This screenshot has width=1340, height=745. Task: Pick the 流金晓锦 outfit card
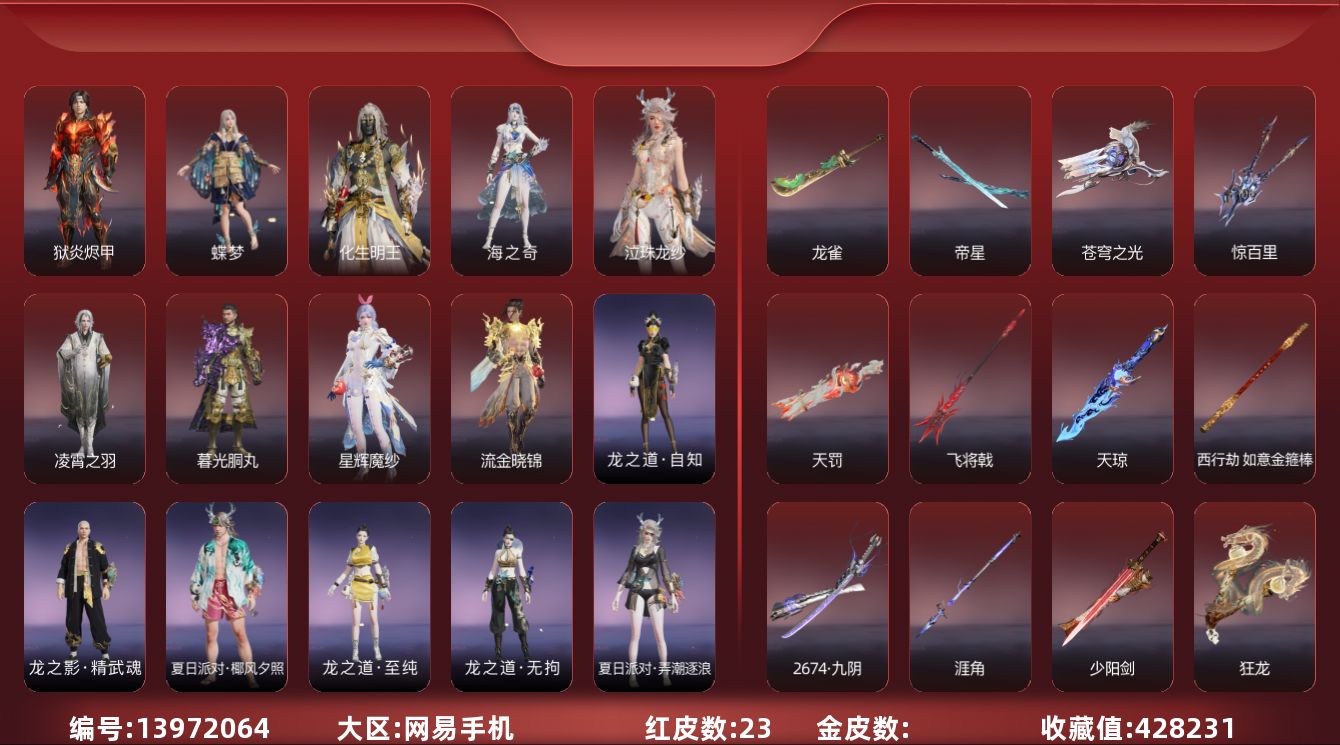511,388
